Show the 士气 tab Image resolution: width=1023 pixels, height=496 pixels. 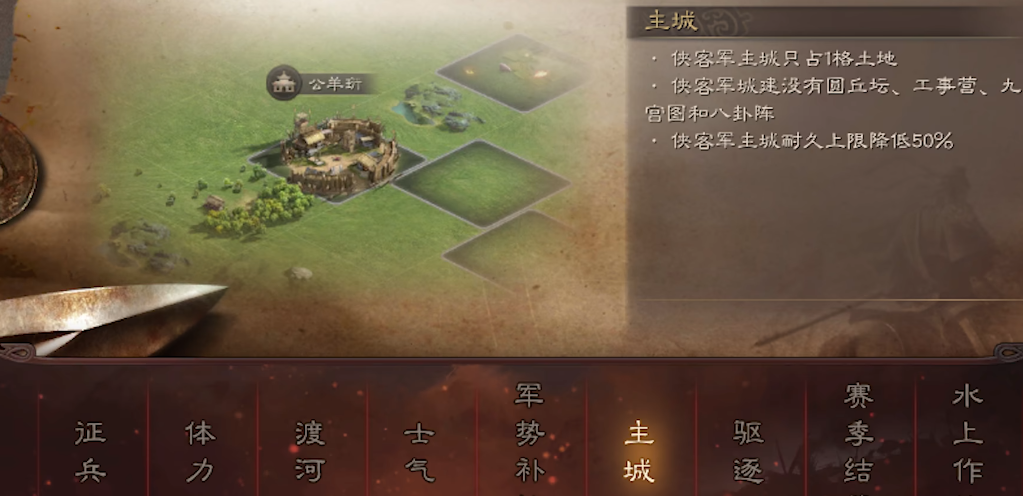click(x=419, y=451)
